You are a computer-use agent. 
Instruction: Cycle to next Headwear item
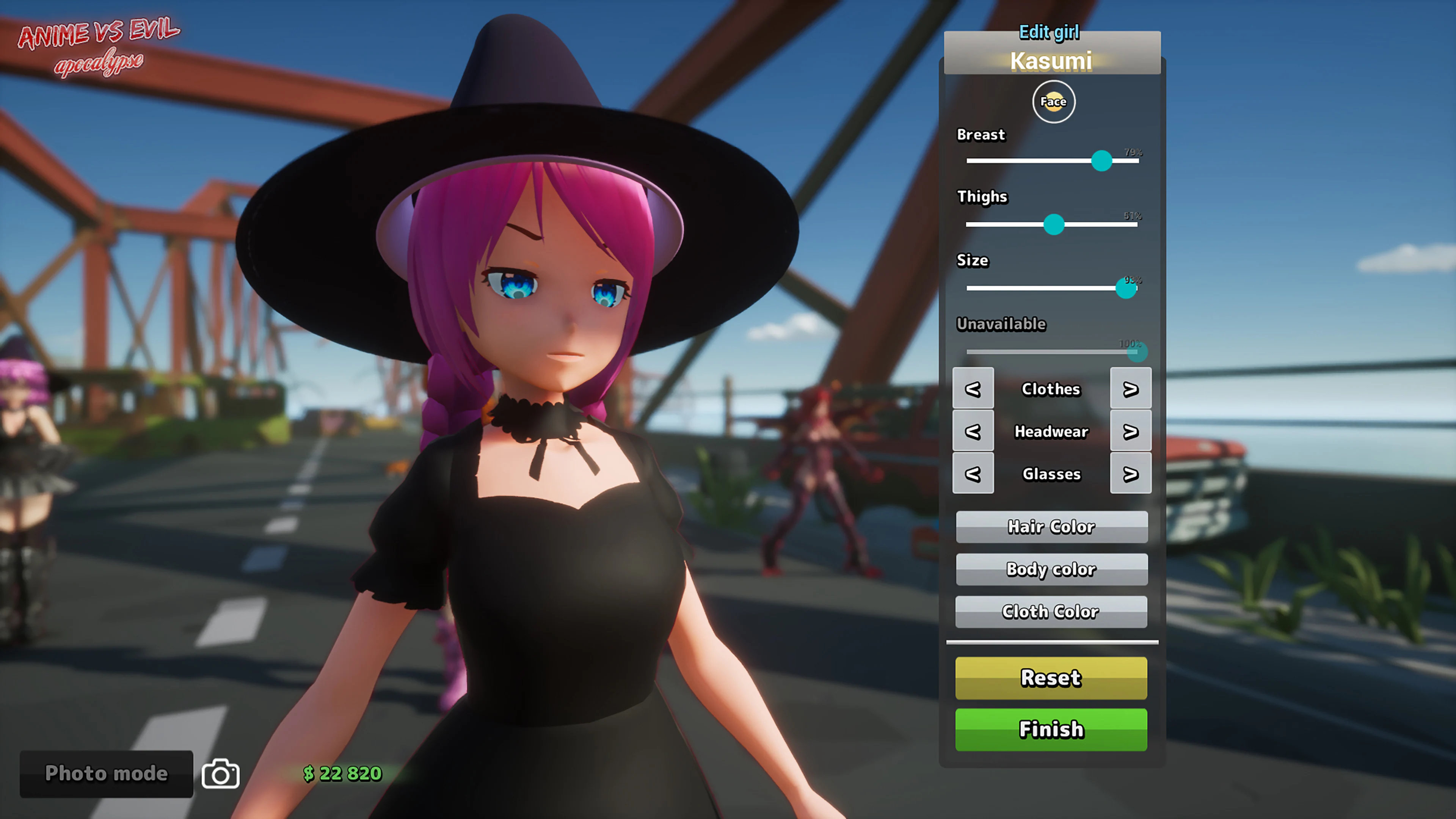pos(1130,431)
